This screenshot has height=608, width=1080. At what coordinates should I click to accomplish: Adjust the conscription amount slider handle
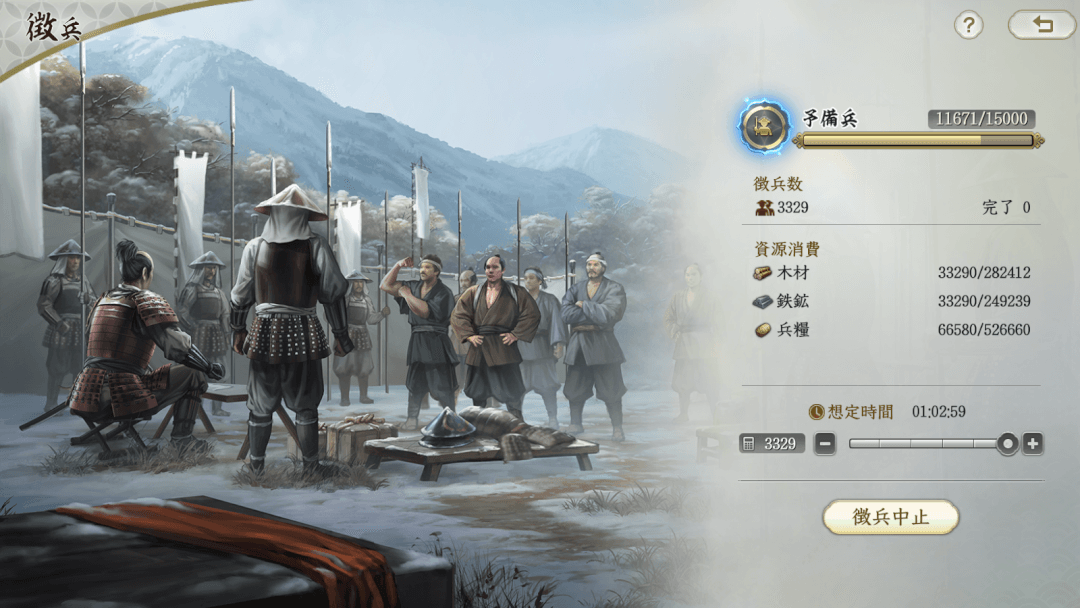pos(1008,444)
